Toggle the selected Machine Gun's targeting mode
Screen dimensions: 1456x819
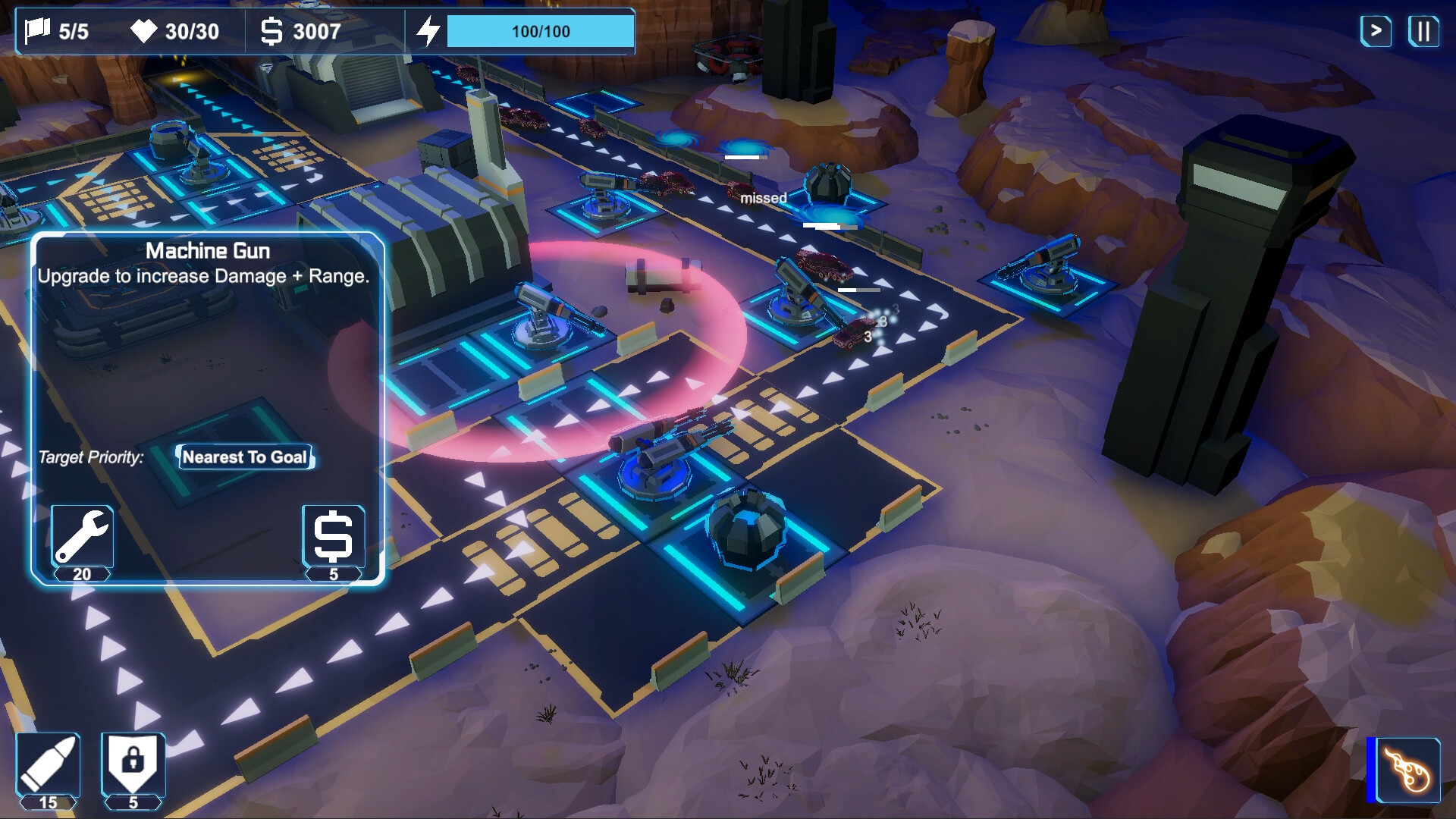pyautogui.click(x=245, y=457)
